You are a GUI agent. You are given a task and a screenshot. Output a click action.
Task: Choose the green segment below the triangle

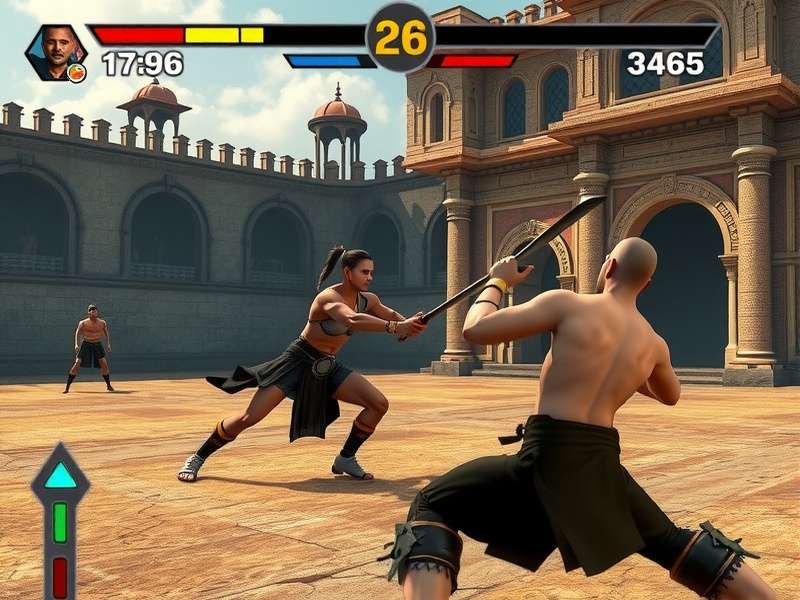coord(60,522)
